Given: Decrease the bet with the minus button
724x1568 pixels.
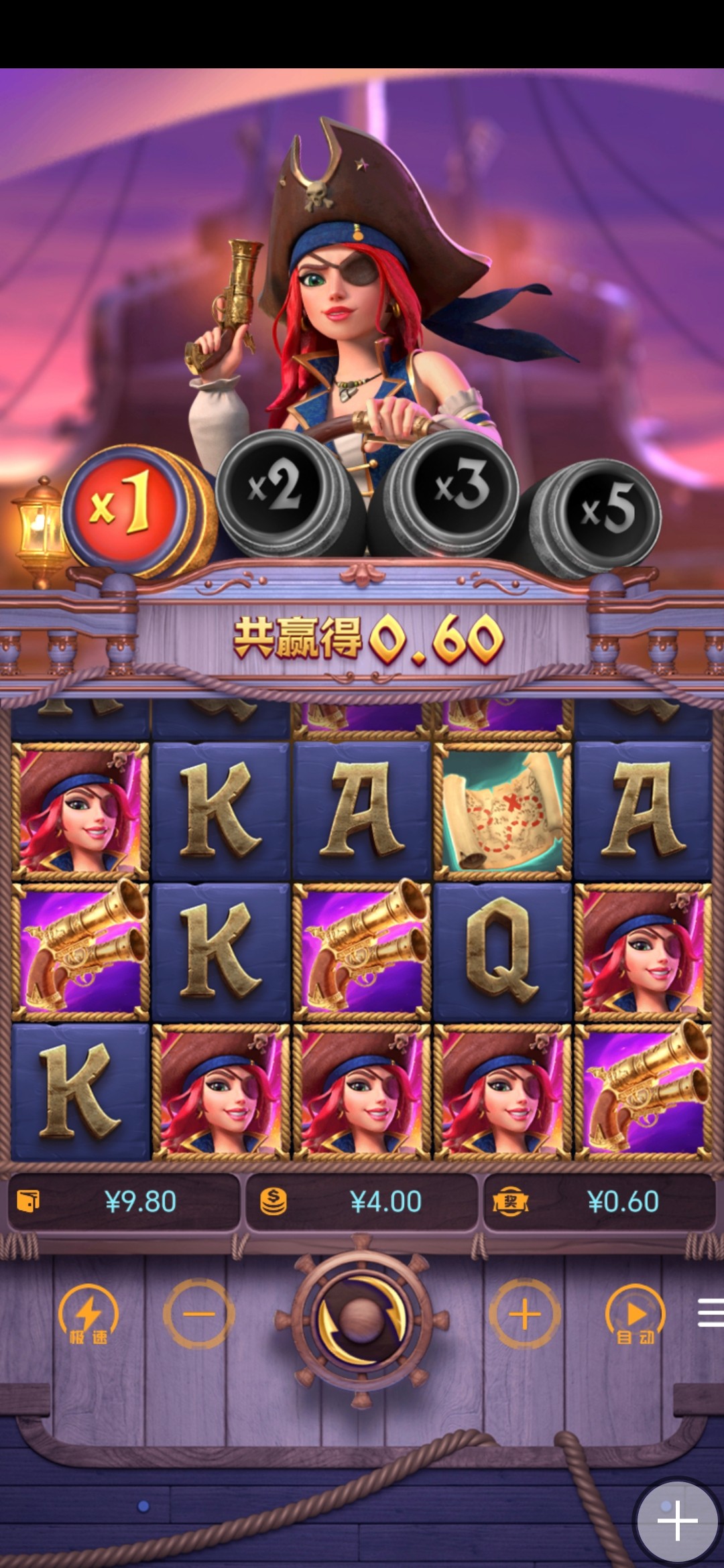Looking at the screenshot, I should (x=199, y=1314).
